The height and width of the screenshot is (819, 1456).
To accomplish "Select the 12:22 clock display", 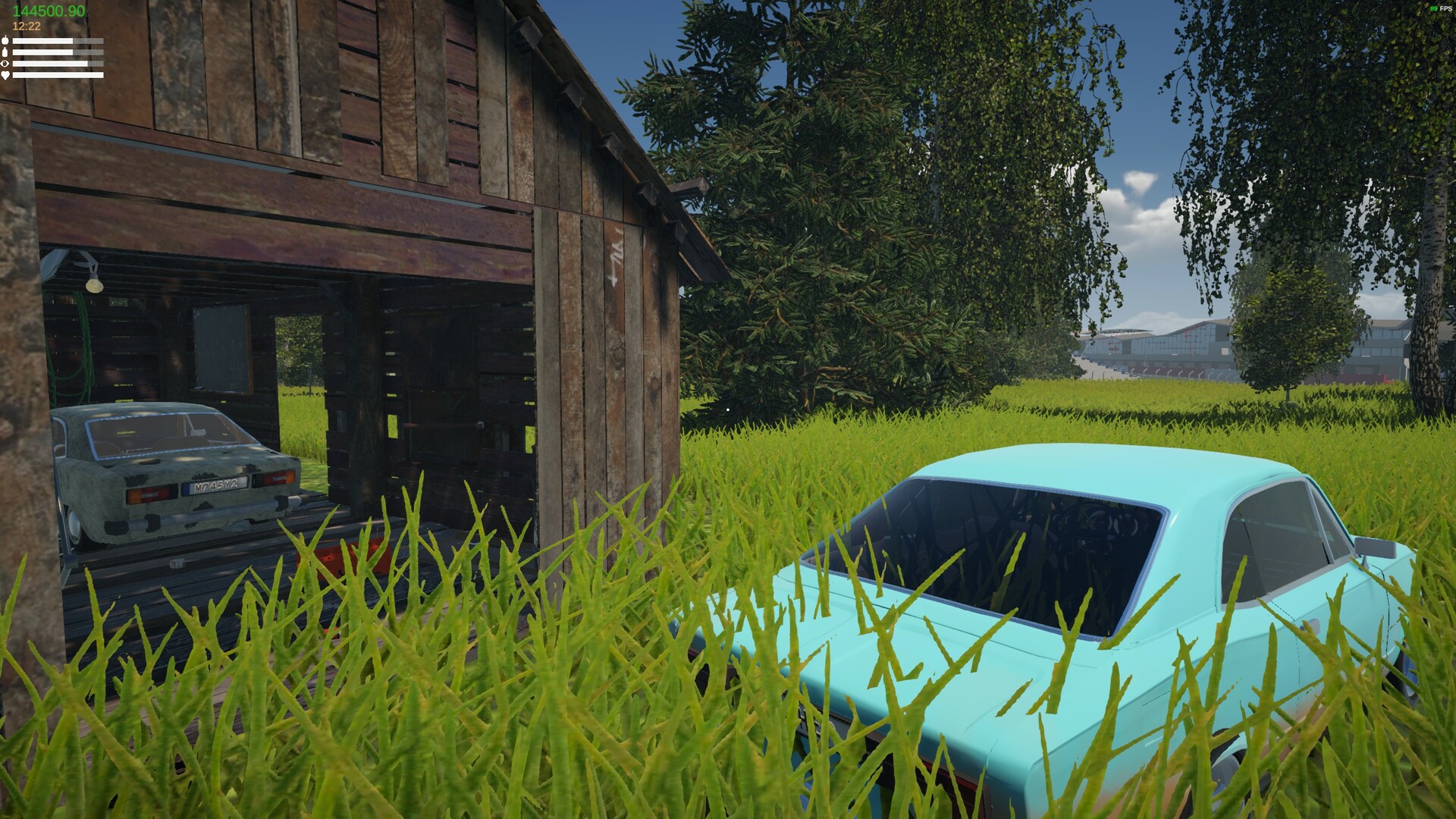I will click(x=26, y=26).
